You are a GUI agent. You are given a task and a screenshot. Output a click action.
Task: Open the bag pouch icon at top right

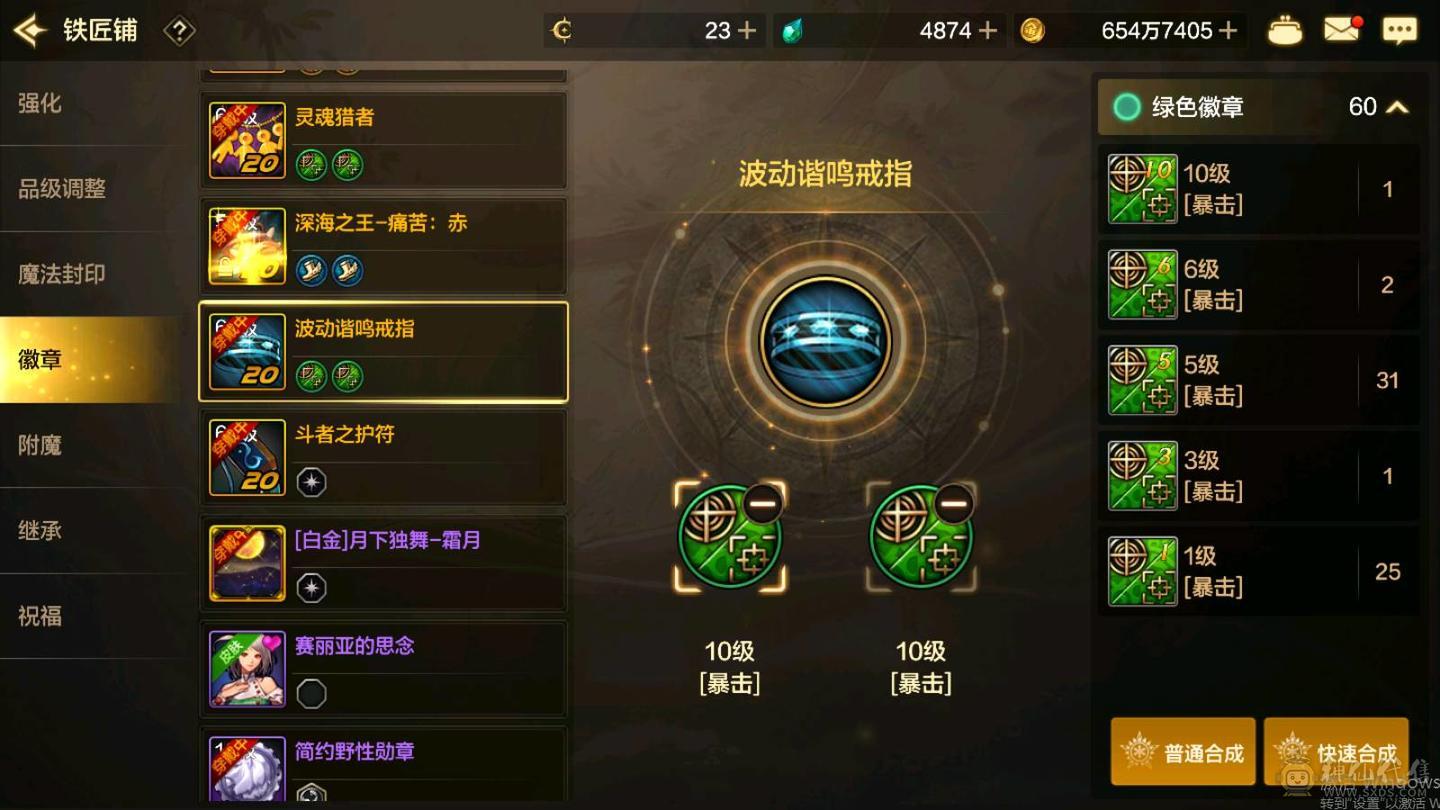(x=1286, y=30)
